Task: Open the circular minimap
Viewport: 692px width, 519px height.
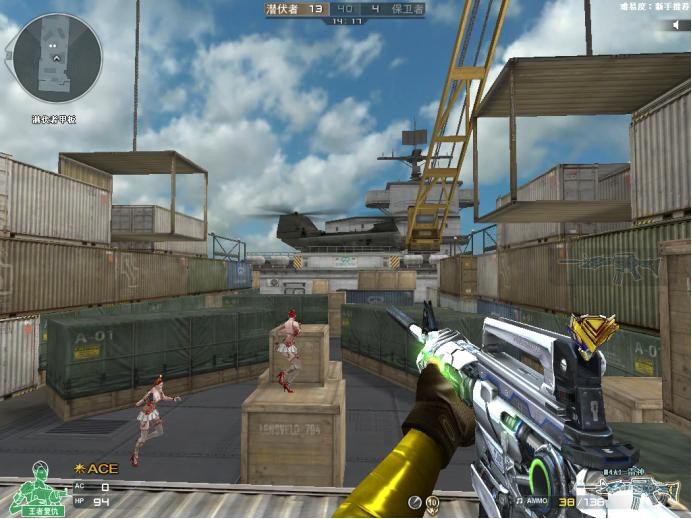Action: point(57,57)
